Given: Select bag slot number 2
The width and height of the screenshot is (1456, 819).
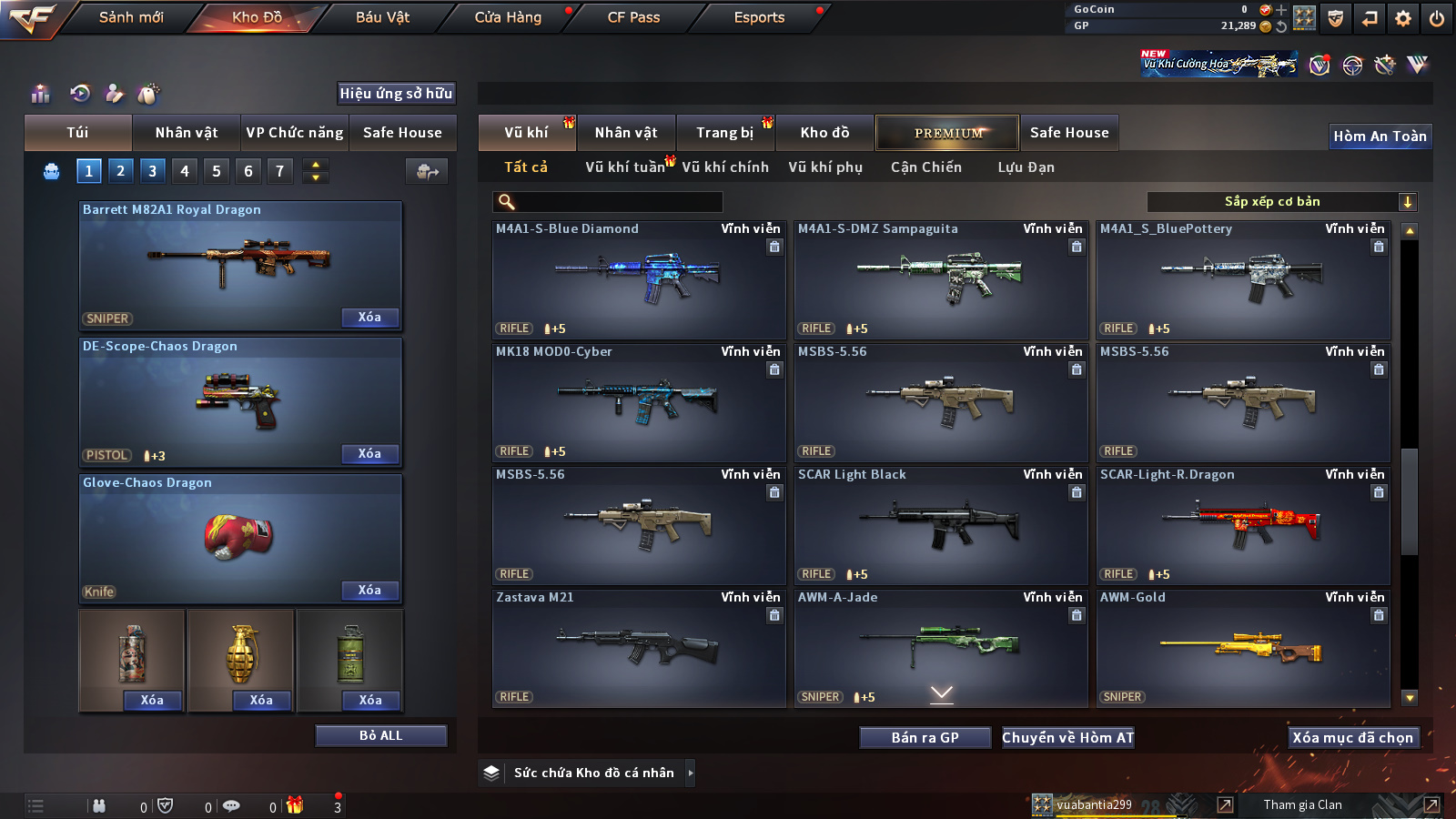Looking at the screenshot, I should 120,170.
